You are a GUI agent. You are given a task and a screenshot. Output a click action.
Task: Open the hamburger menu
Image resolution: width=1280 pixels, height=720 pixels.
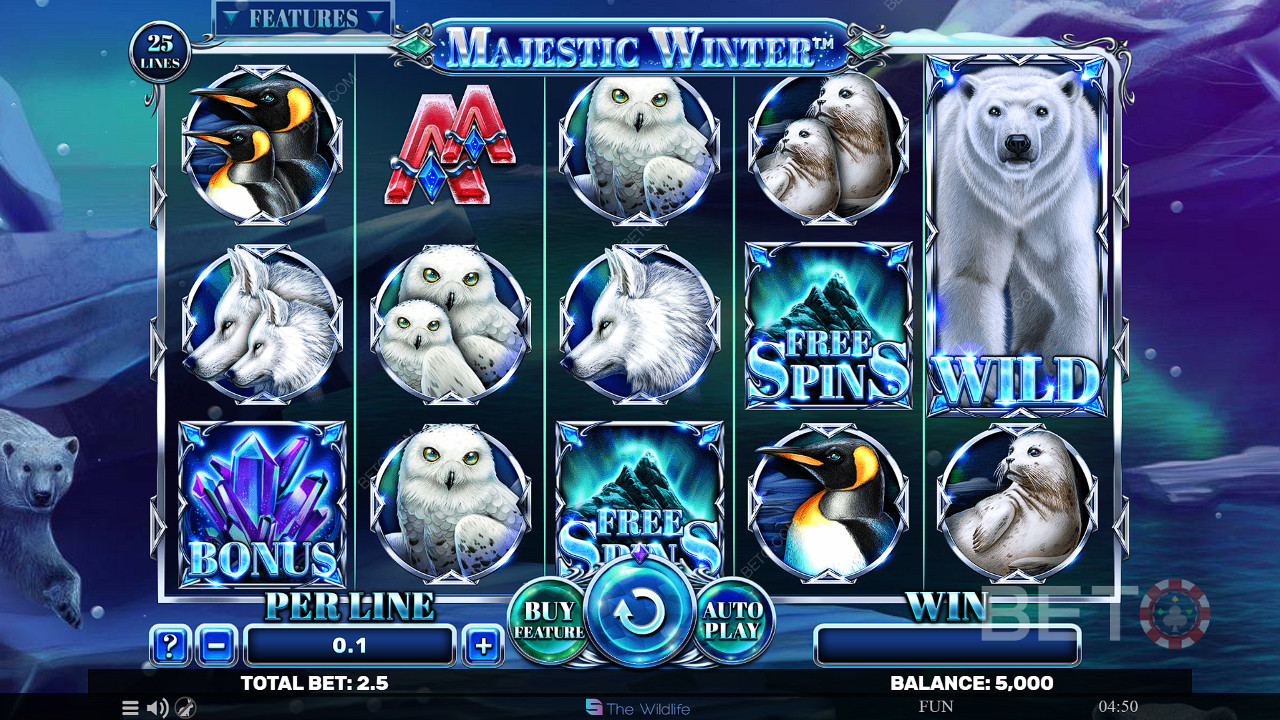coord(130,708)
